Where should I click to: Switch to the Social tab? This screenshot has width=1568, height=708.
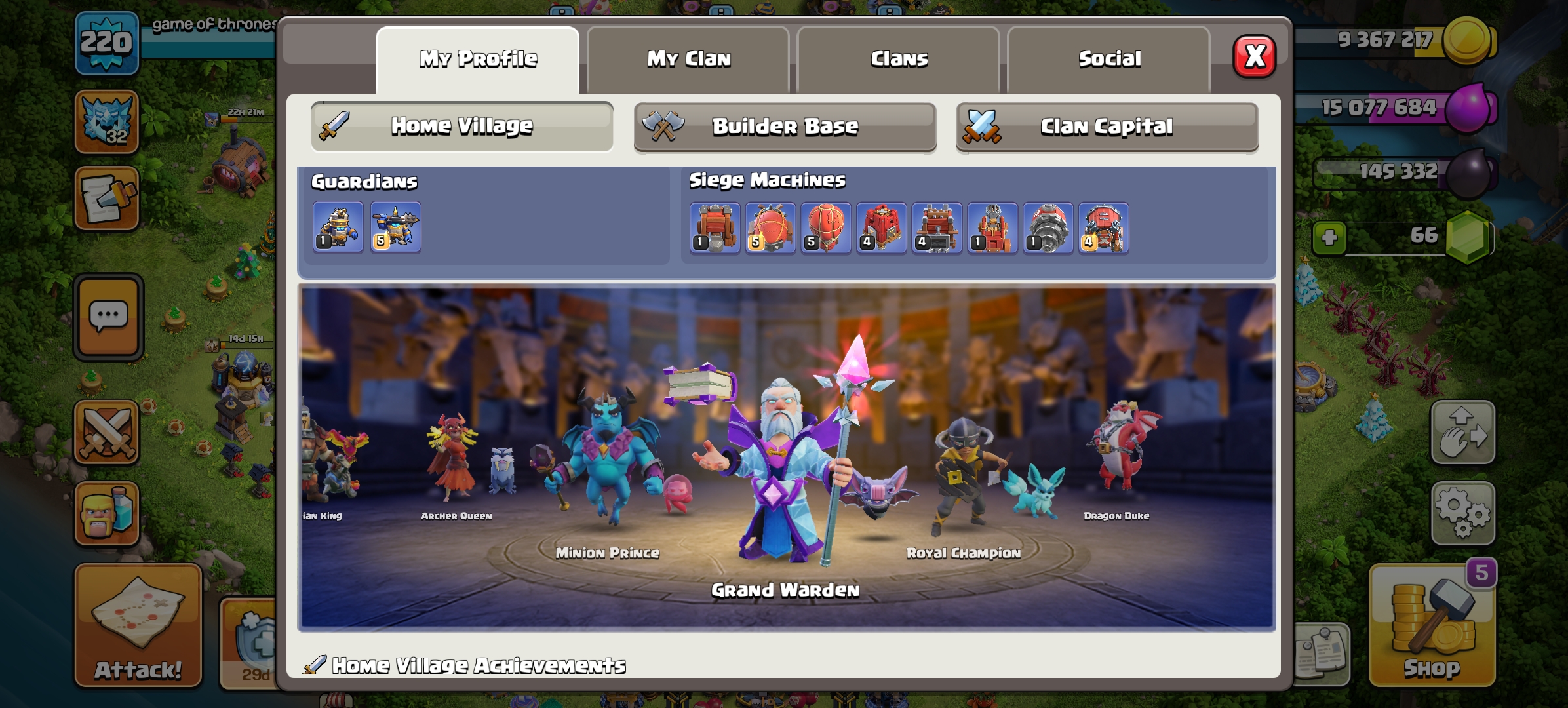click(x=1109, y=59)
